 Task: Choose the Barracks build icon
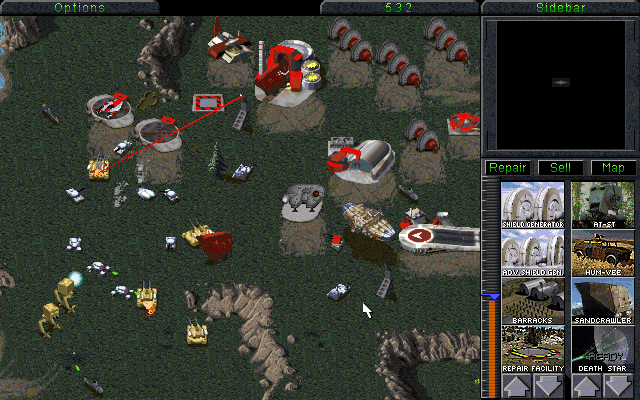click(x=532, y=302)
